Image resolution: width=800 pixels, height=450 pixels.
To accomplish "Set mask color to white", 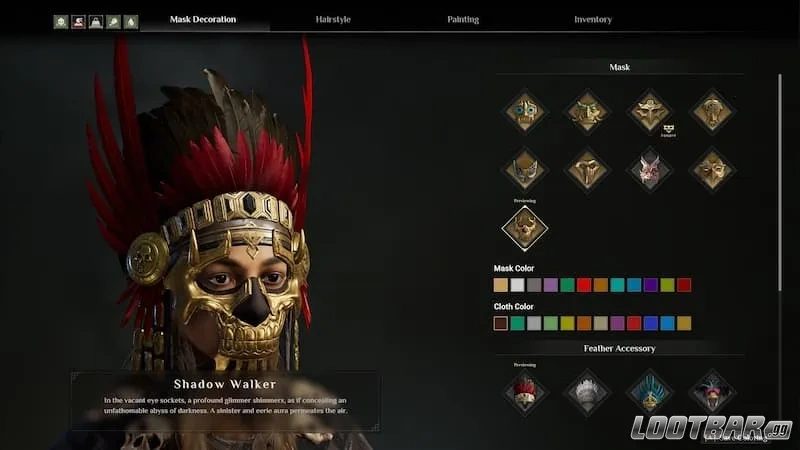I will (x=517, y=285).
